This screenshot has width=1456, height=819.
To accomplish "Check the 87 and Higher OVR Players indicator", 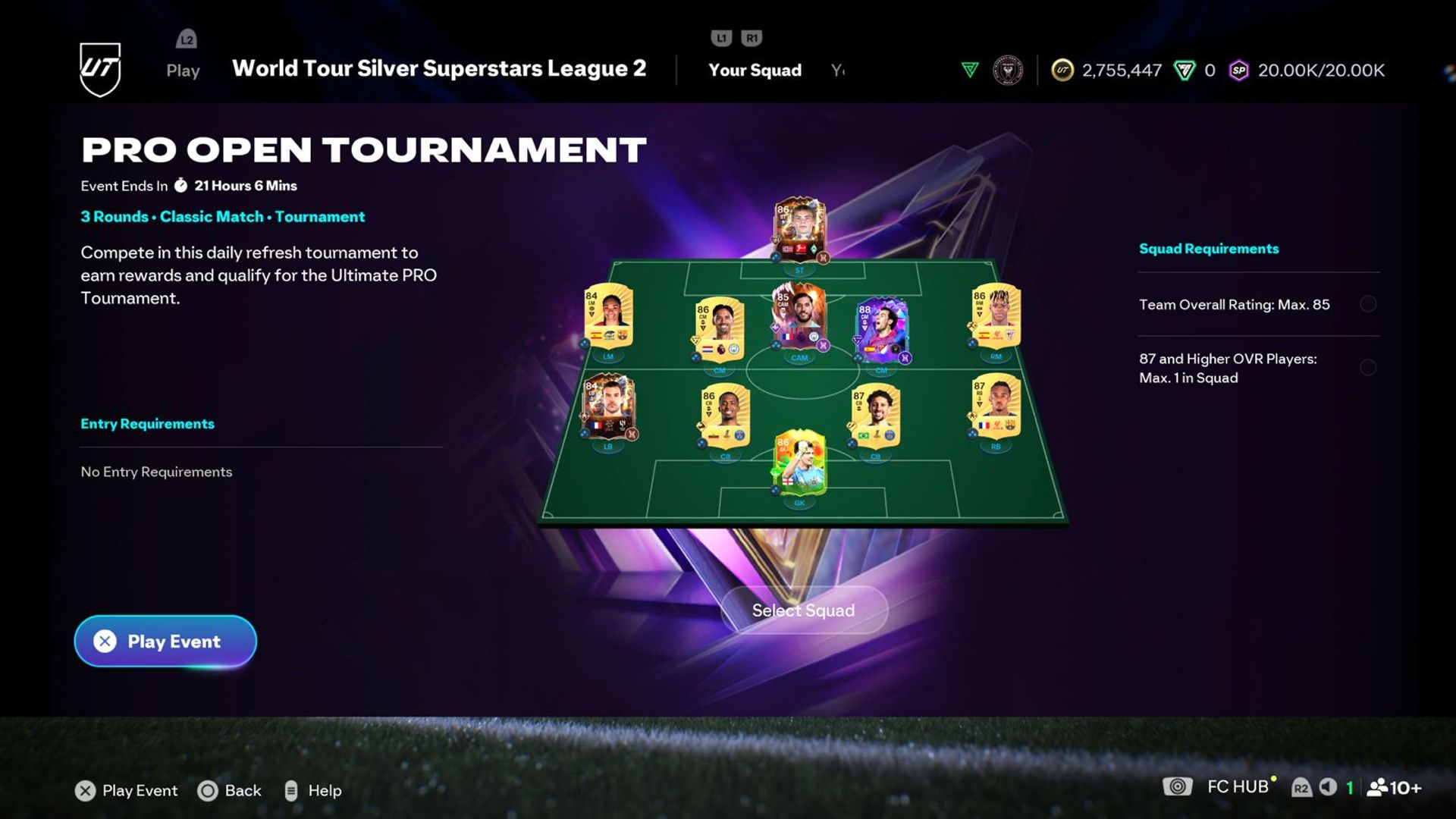I will (1367, 368).
